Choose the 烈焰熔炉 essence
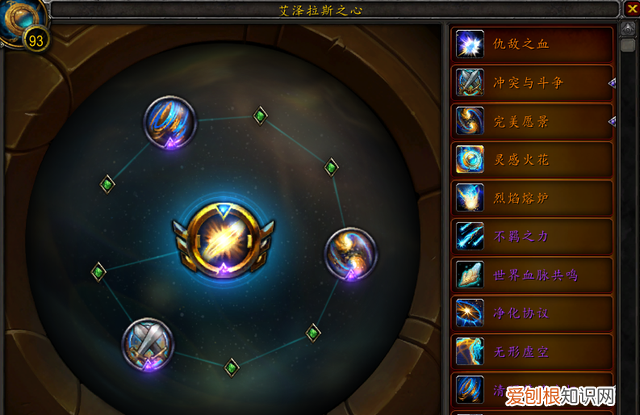The height and width of the screenshot is (415, 640). [532, 196]
